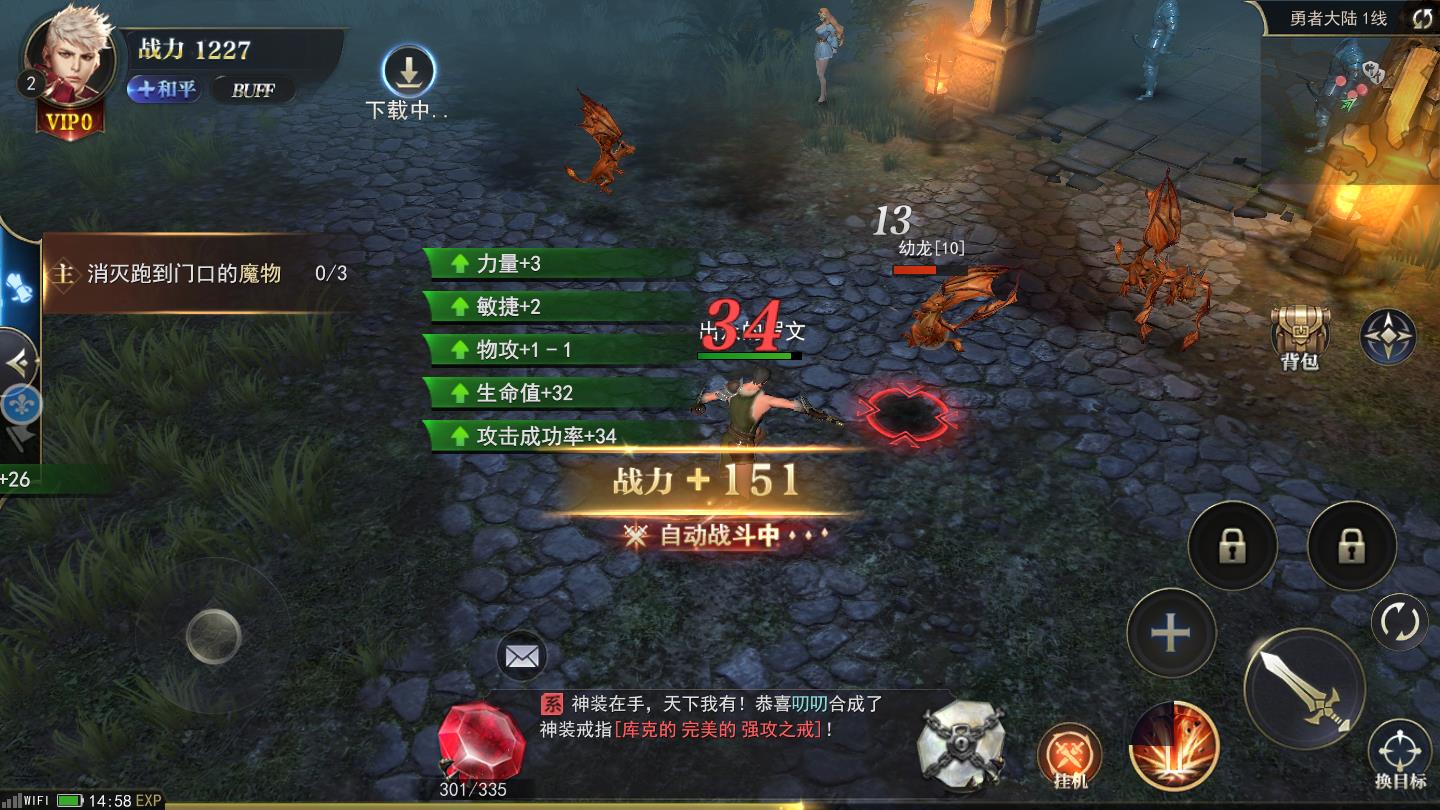Screen dimensions: 1440x810
Task: Cast the fiery burst skill
Action: click(1173, 747)
